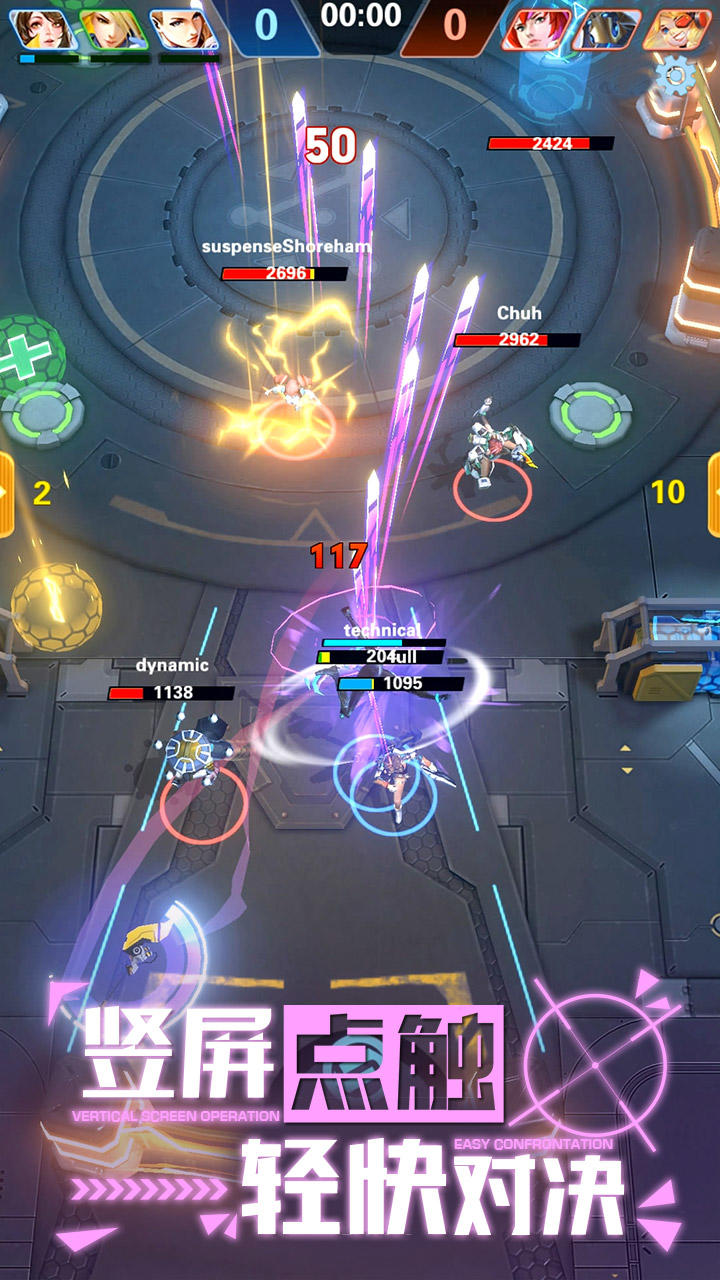
Task: Expand the orange side tab beside the 10
Action: [x=714, y=493]
